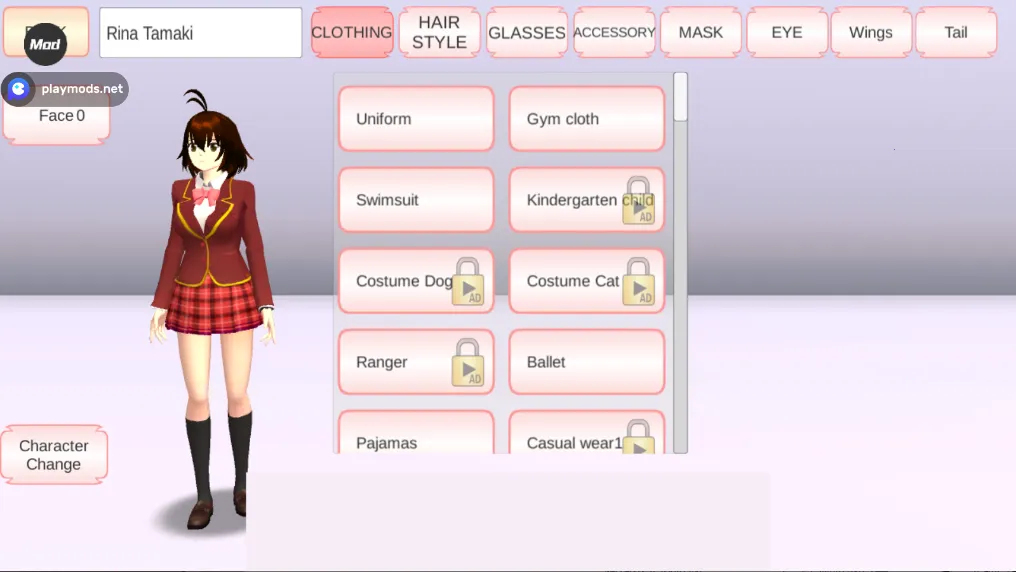
Task: Click the playmods.net overlay badge
Action: click(x=68, y=89)
